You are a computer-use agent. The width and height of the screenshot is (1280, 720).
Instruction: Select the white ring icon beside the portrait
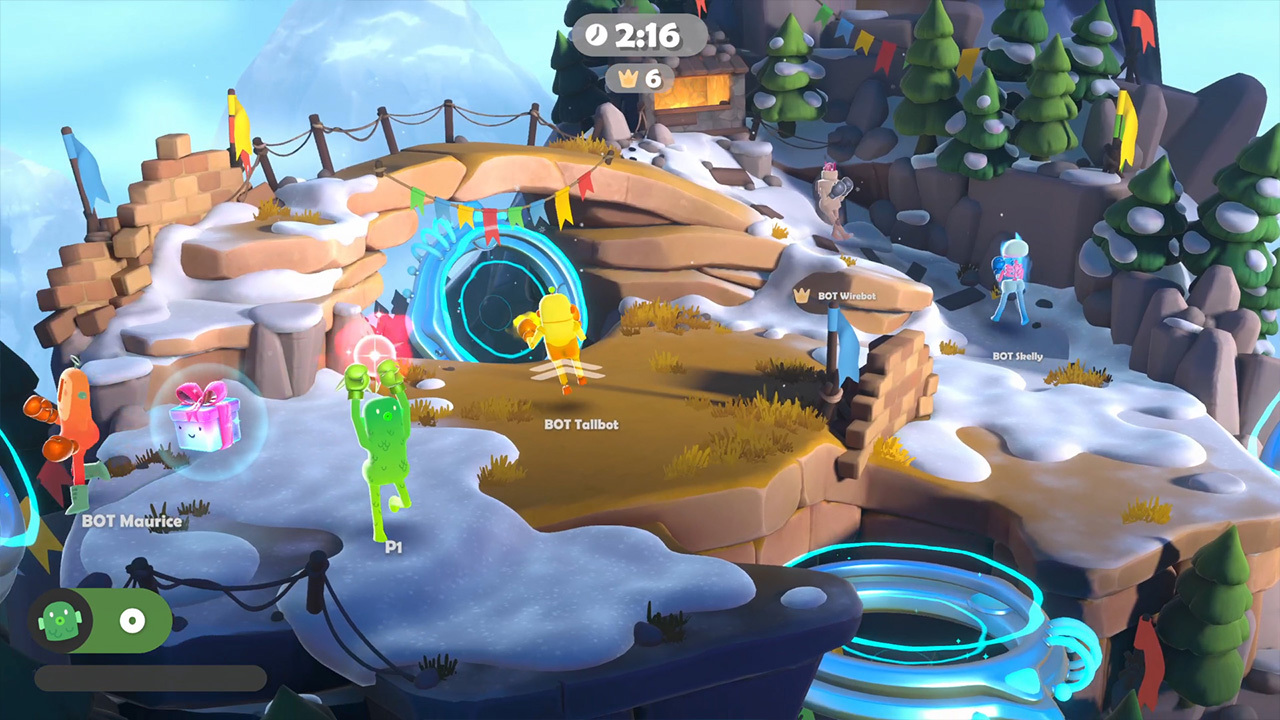pyautogui.click(x=130, y=621)
